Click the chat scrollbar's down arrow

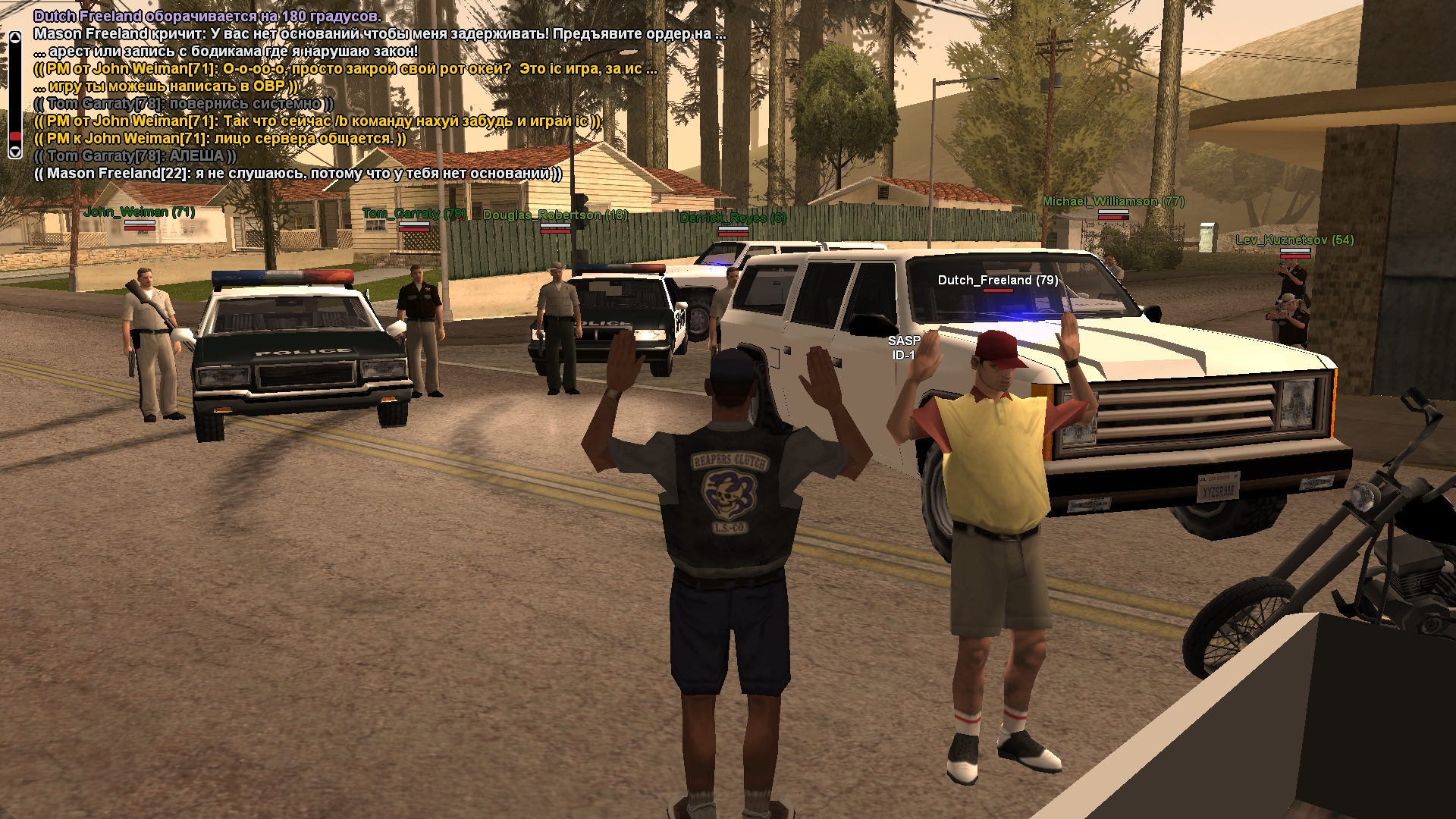[x=14, y=152]
